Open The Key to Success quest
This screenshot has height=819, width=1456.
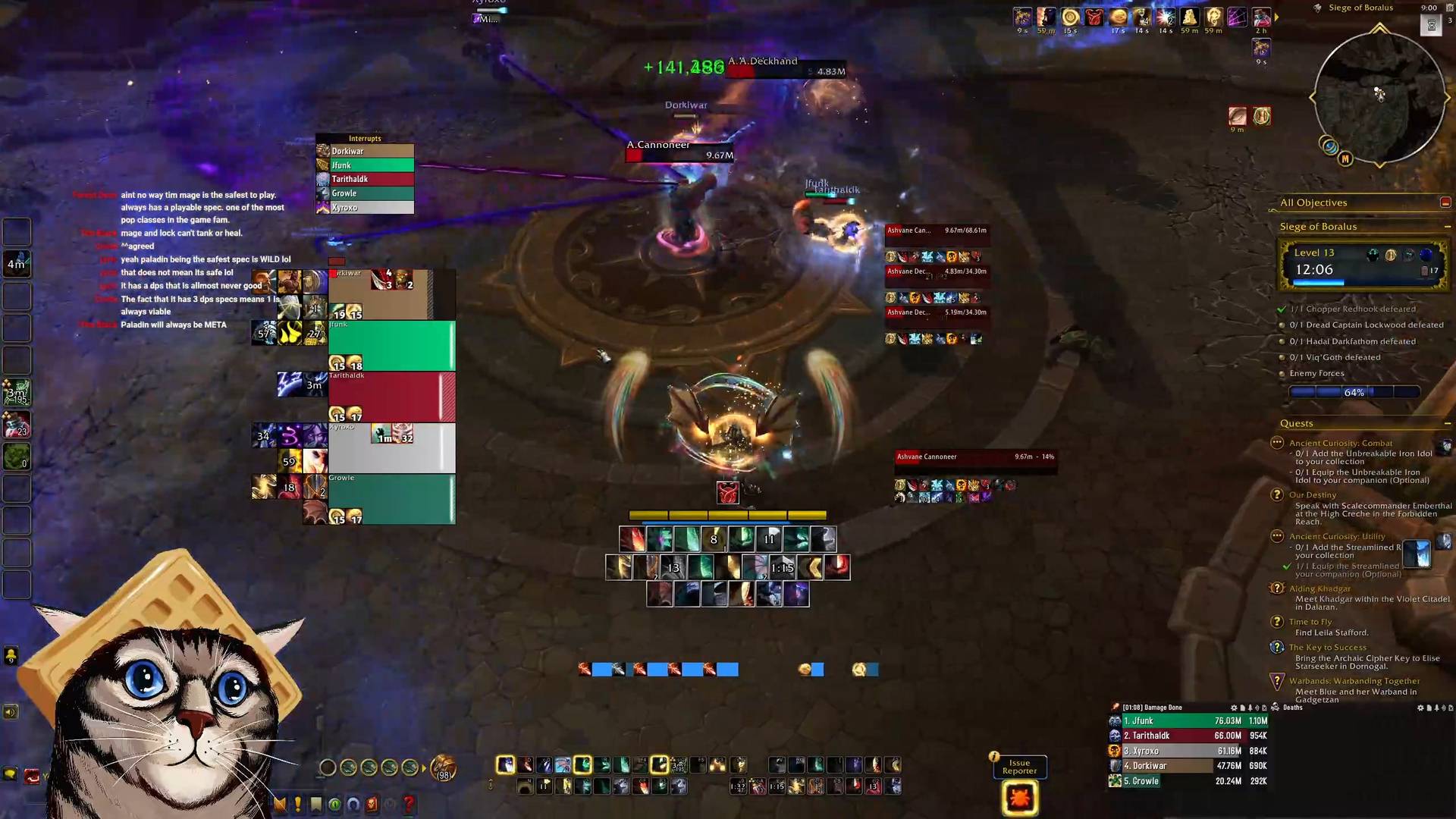click(1327, 648)
